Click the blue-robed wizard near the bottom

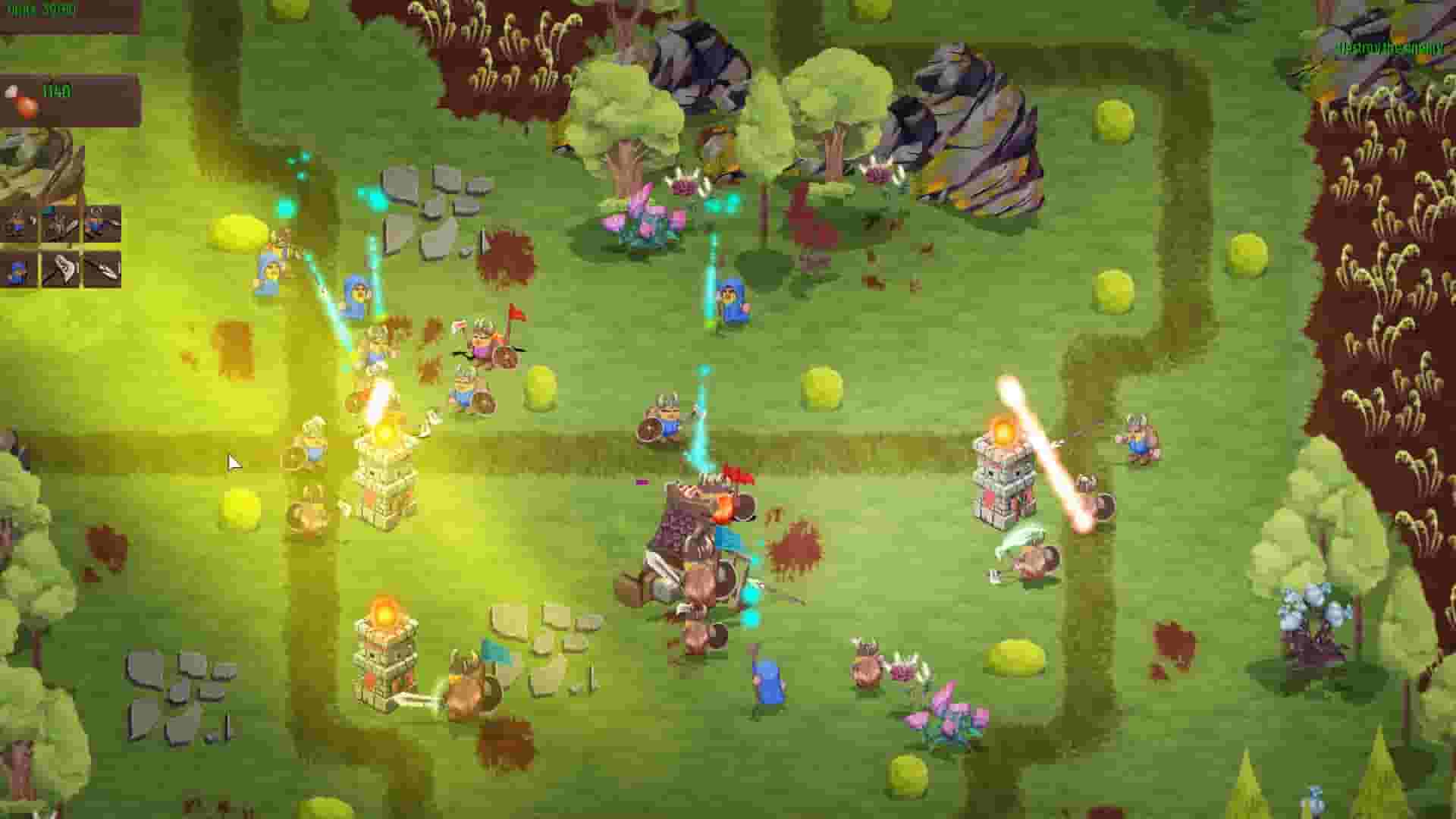tap(766, 682)
